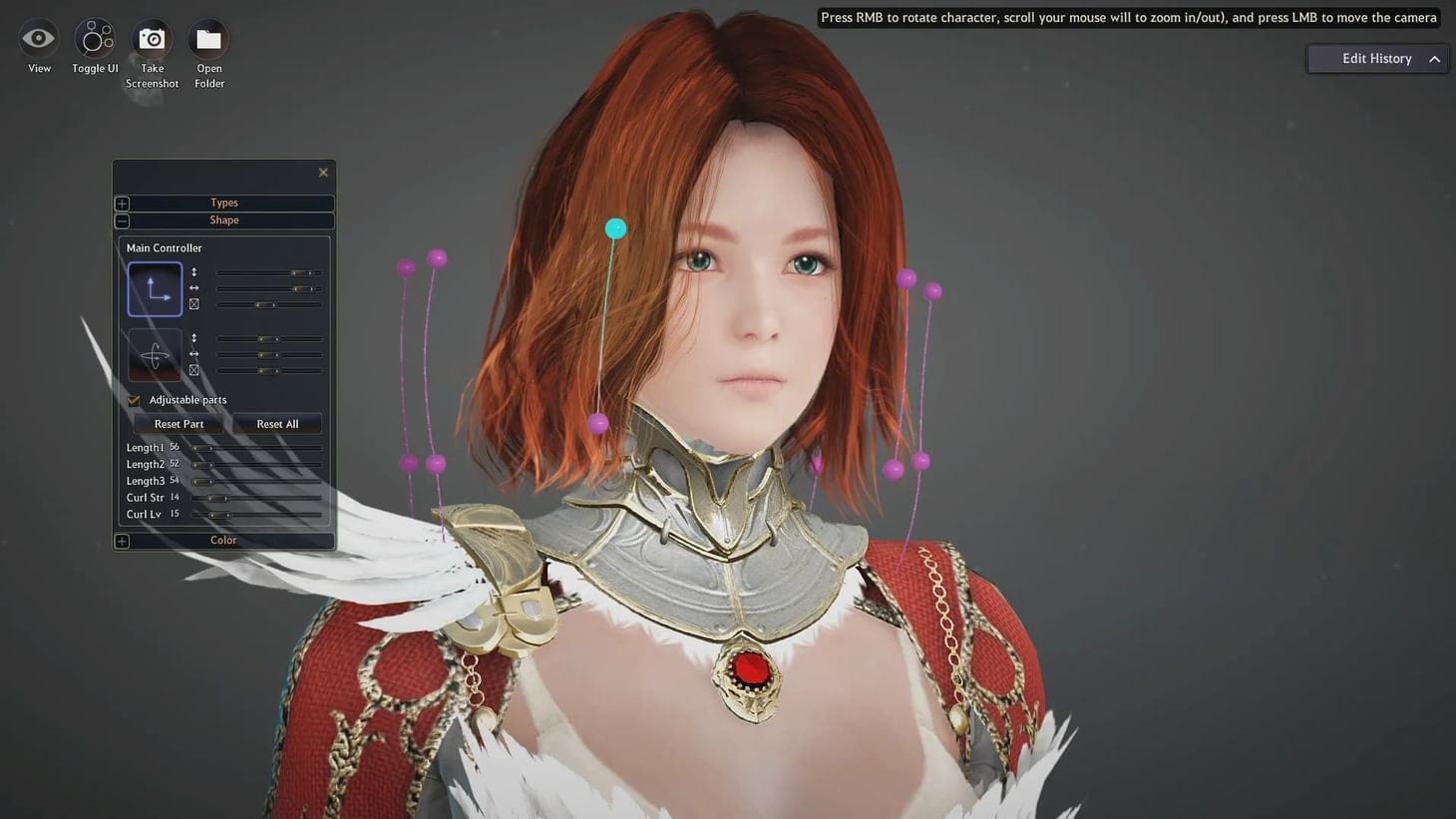Expand the Types section

coord(122,203)
